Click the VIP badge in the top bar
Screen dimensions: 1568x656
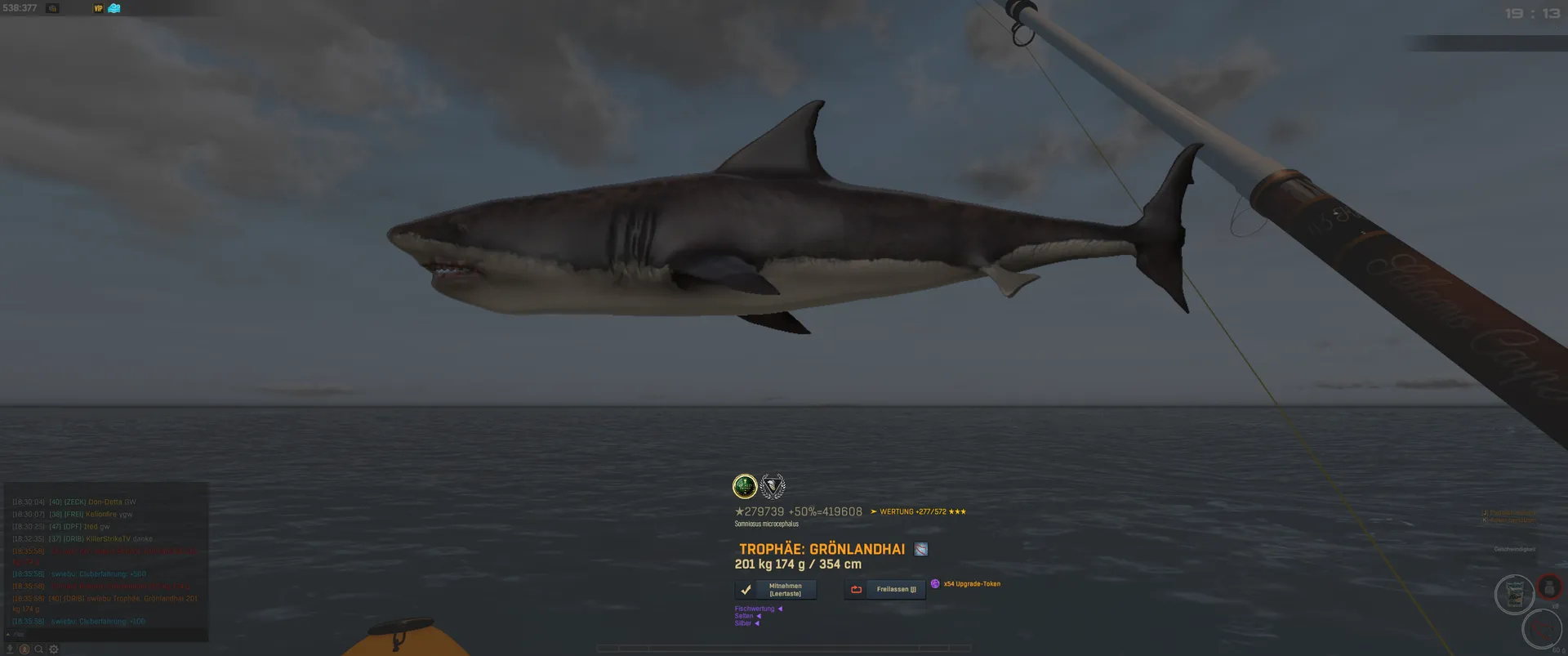[99, 8]
